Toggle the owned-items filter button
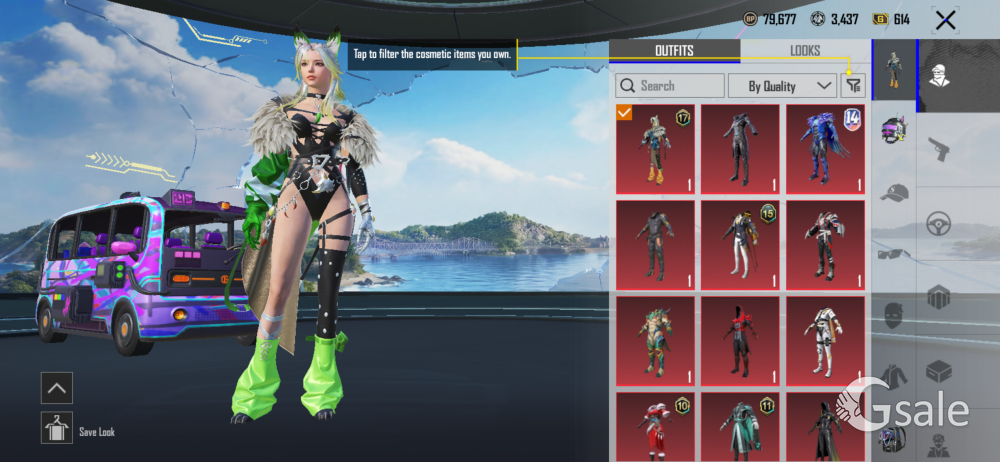The image size is (1000, 462). click(853, 86)
